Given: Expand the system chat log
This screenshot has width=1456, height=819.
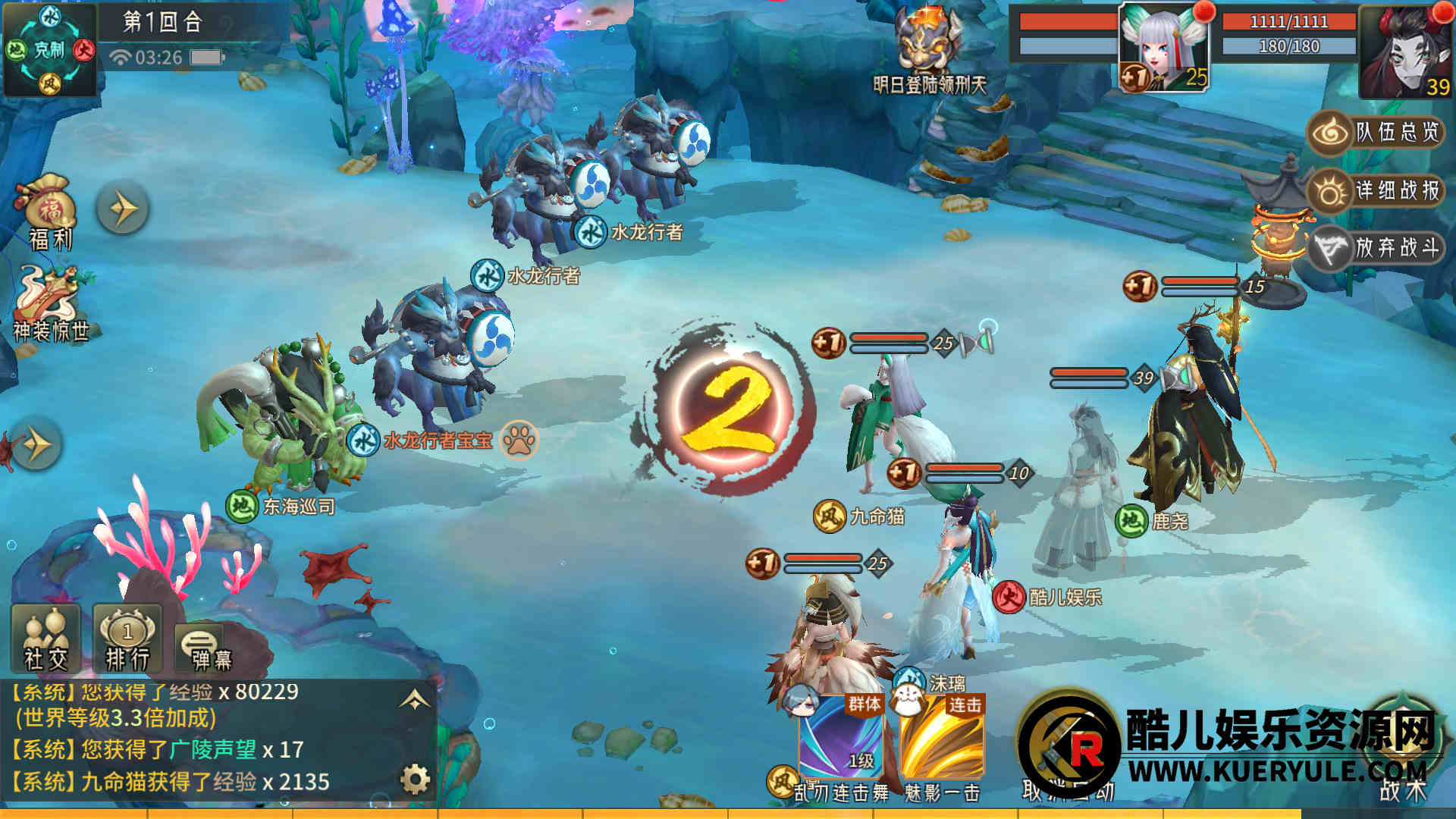Looking at the screenshot, I should pos(414,700).
